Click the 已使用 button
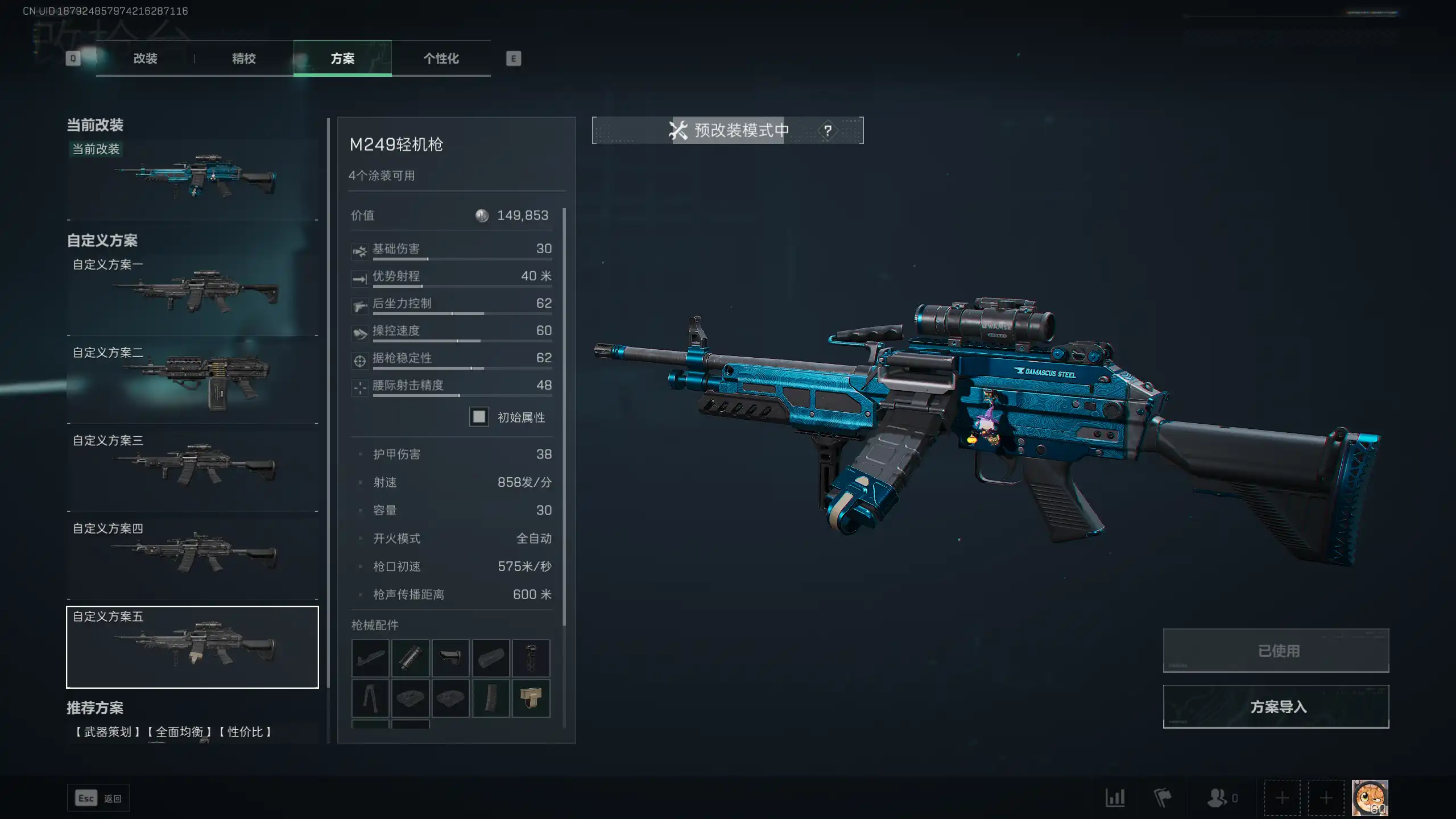Viewport: 1456px width, 819px height. pyautogui.click(x=1276, y=651)
